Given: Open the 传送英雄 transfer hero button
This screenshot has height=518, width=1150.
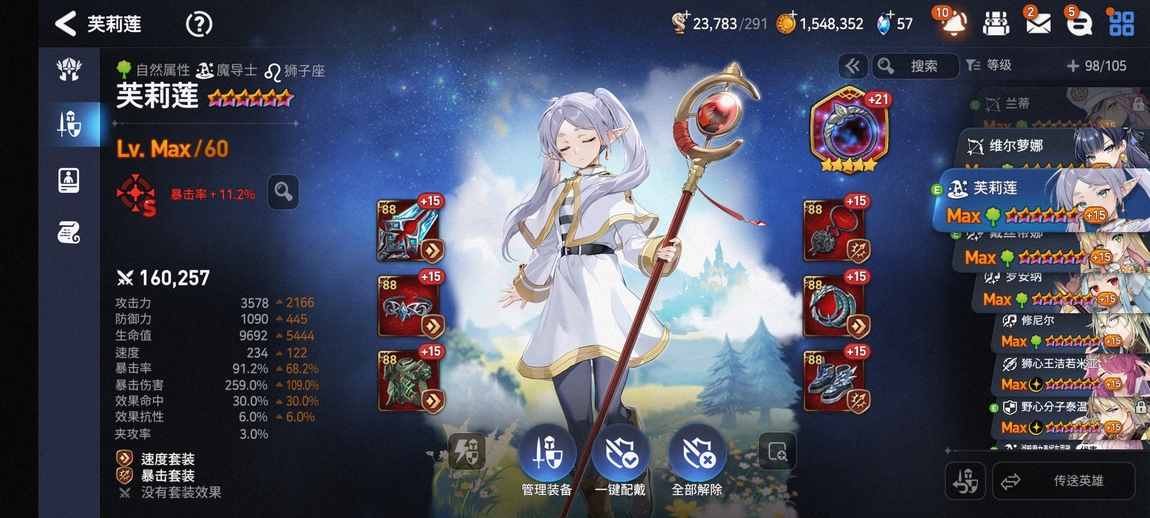Looking at the screenshot, I should (1063, 481).
